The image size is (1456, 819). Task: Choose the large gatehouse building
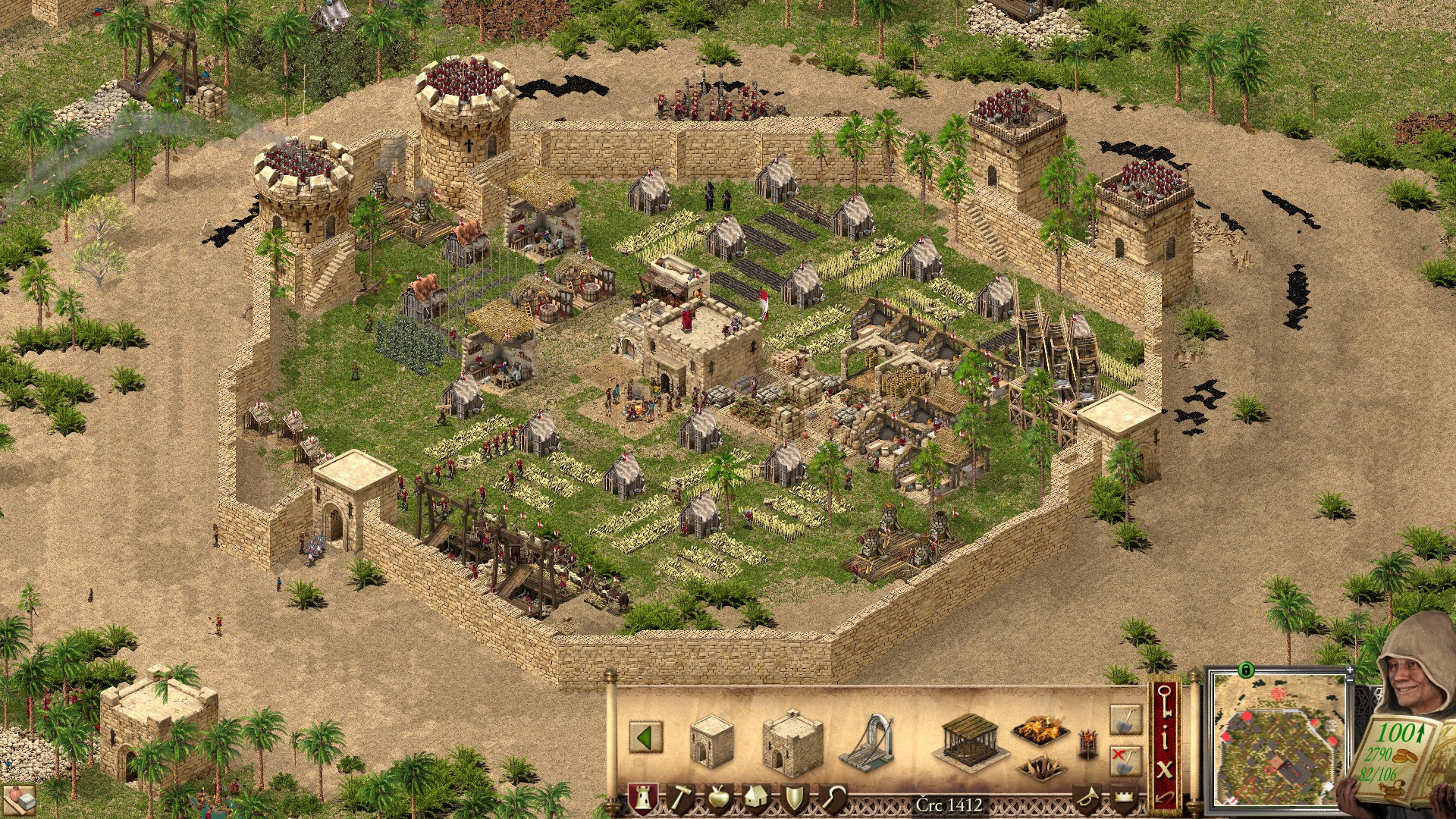[x=792, y=743]
